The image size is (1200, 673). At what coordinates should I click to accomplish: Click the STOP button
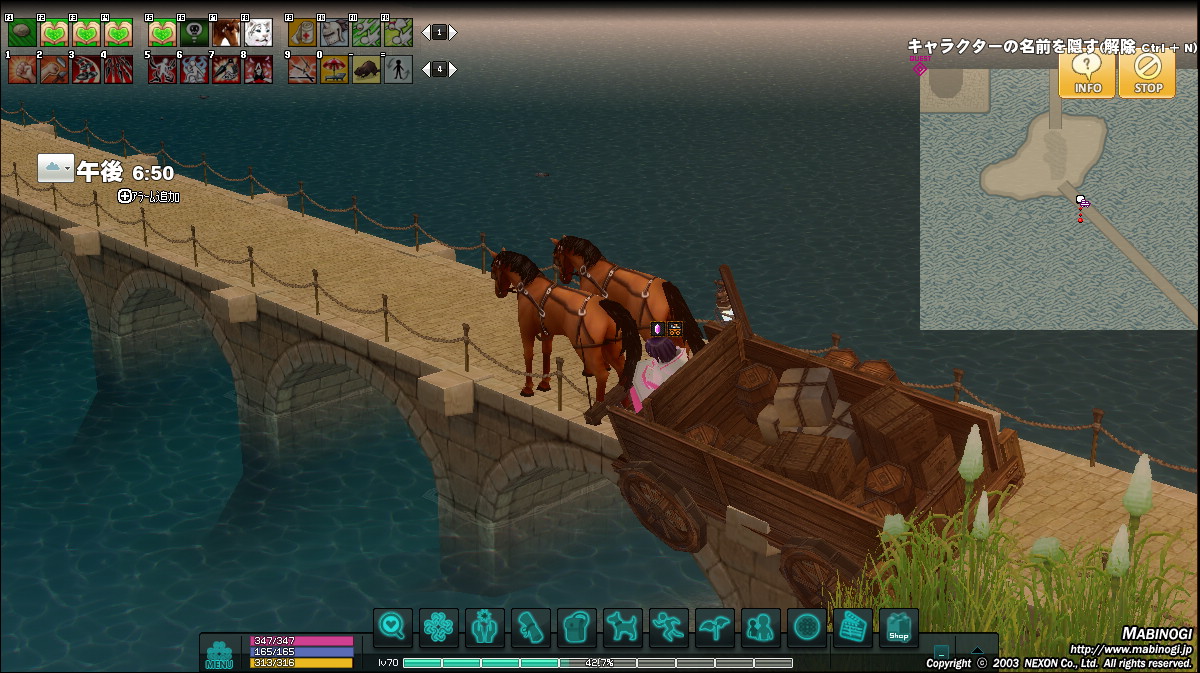point(1147,74)
